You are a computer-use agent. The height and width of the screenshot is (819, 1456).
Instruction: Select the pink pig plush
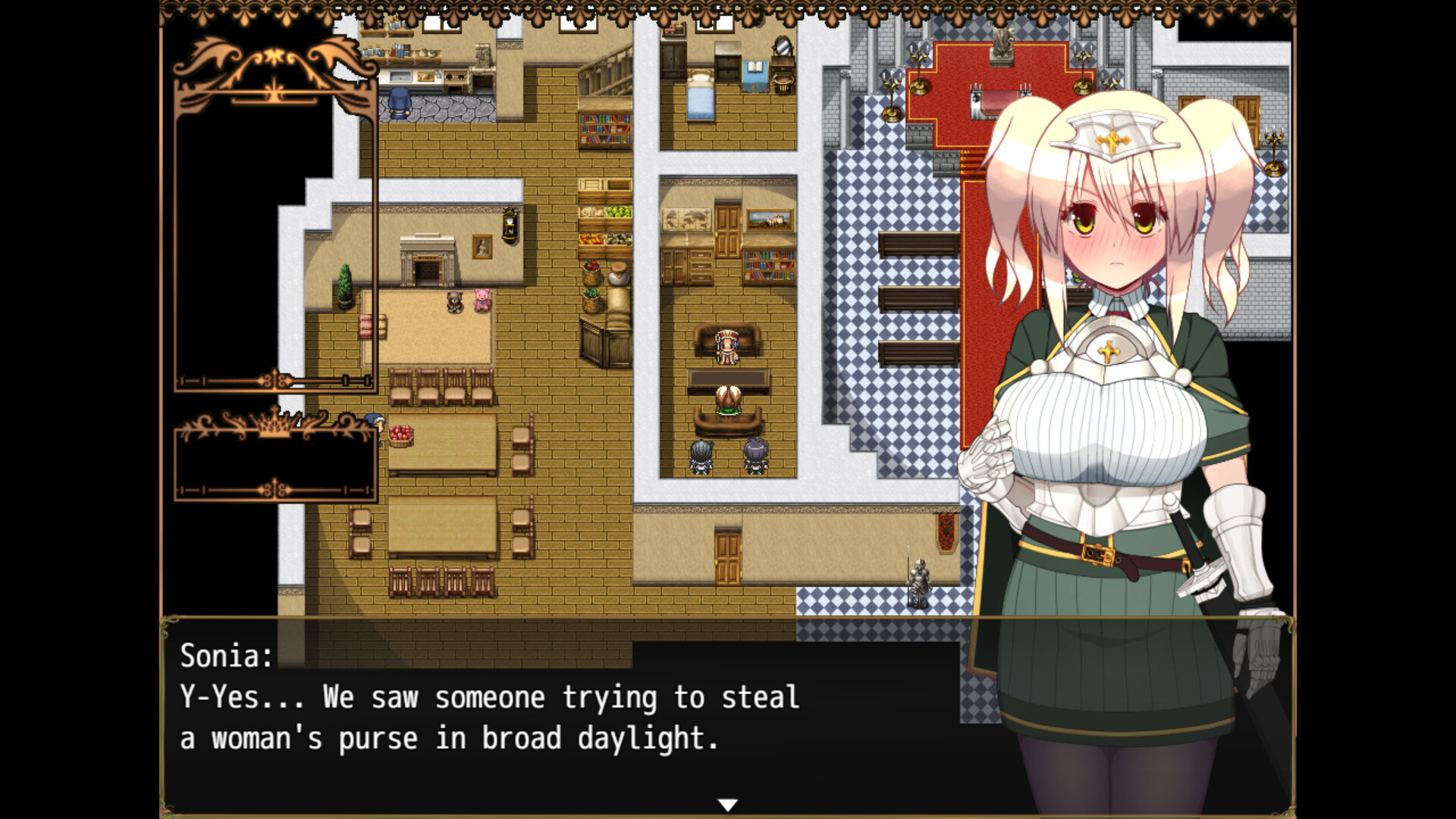pos(483,298)
